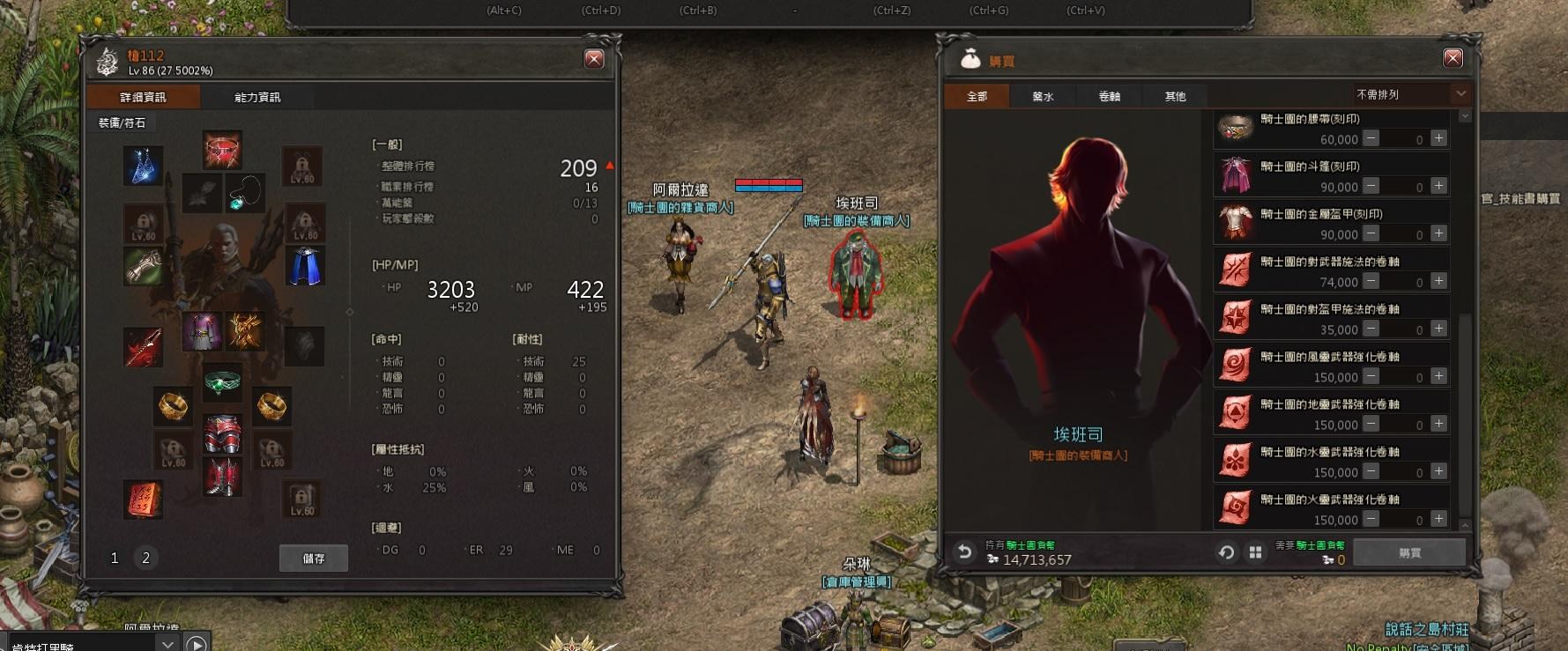Open the 藥水 category tab in shop
The height and width of the screenshot is (651, 1568).
click(1042, 95)
